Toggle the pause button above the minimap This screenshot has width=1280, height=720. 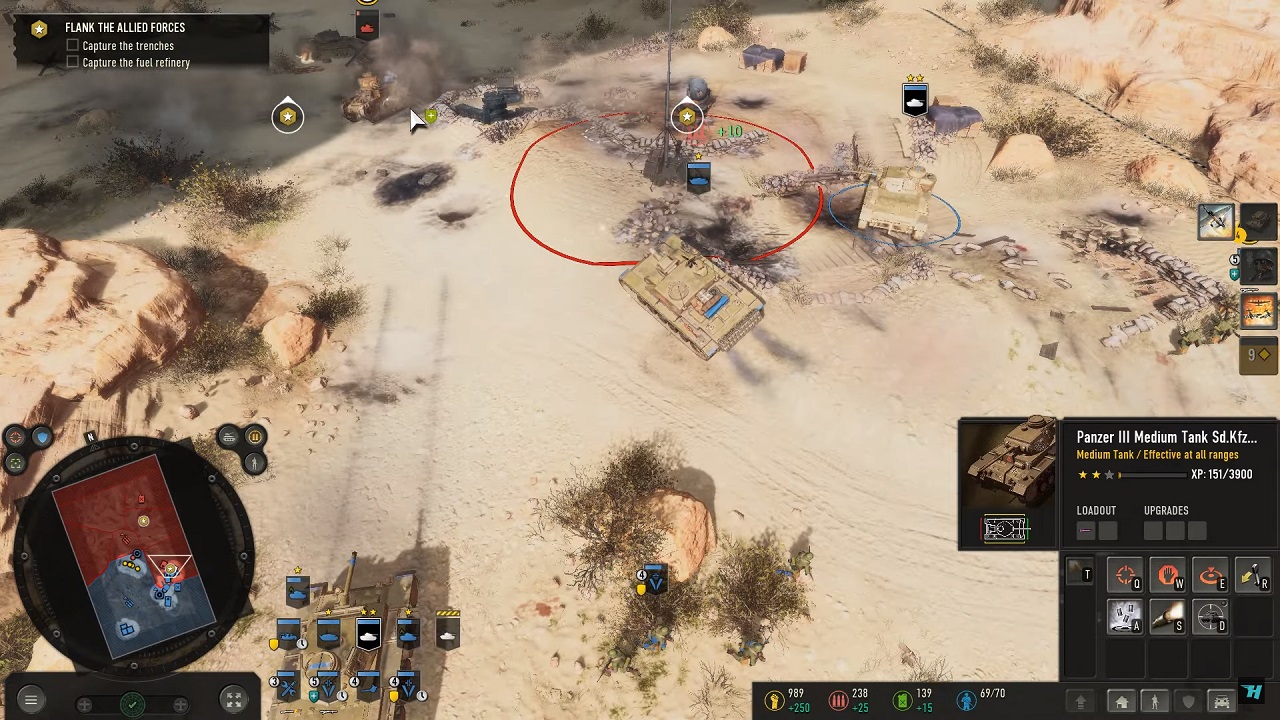254,437
